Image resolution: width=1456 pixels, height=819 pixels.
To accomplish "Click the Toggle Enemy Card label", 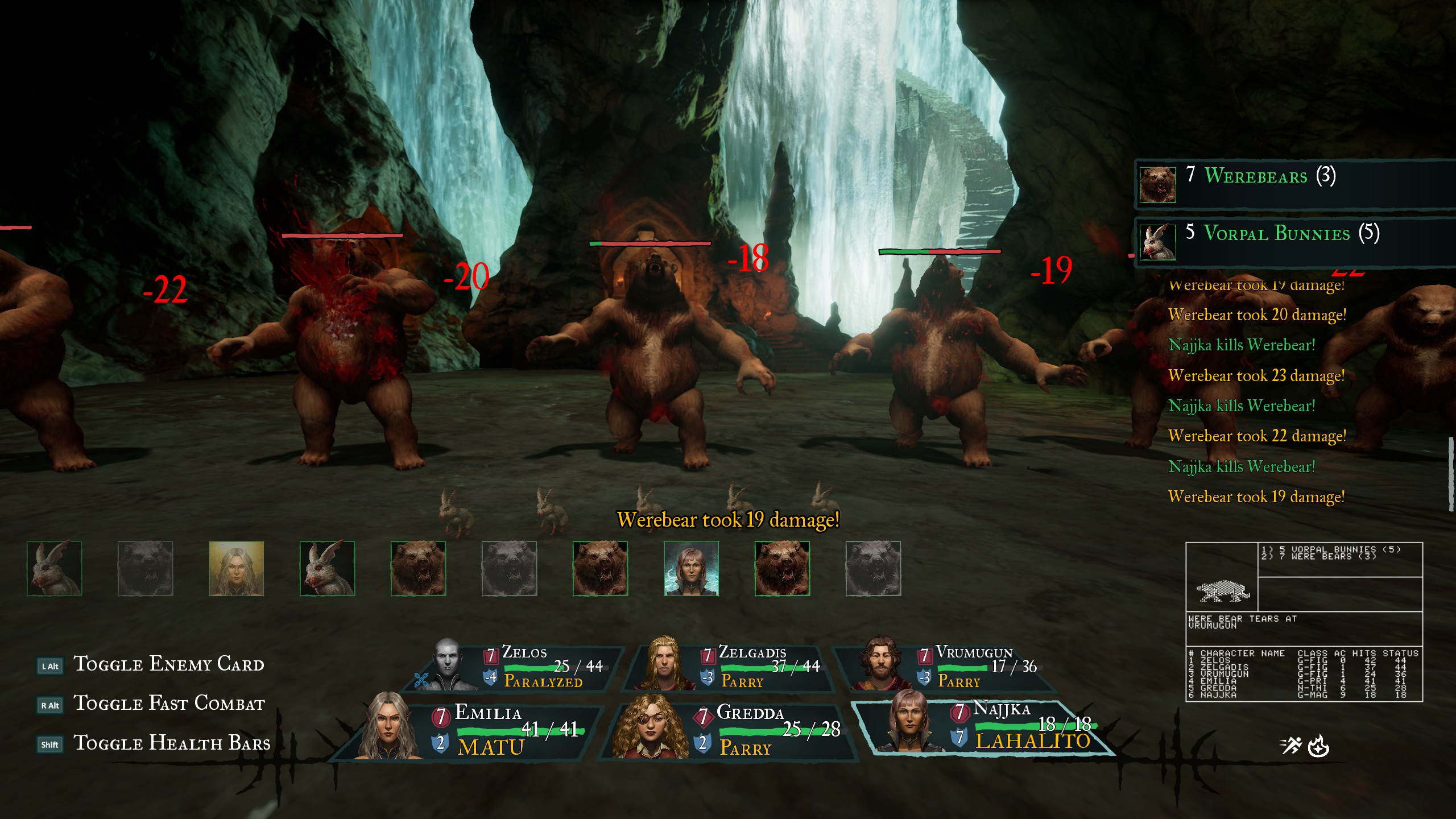I will click(169, 664).
